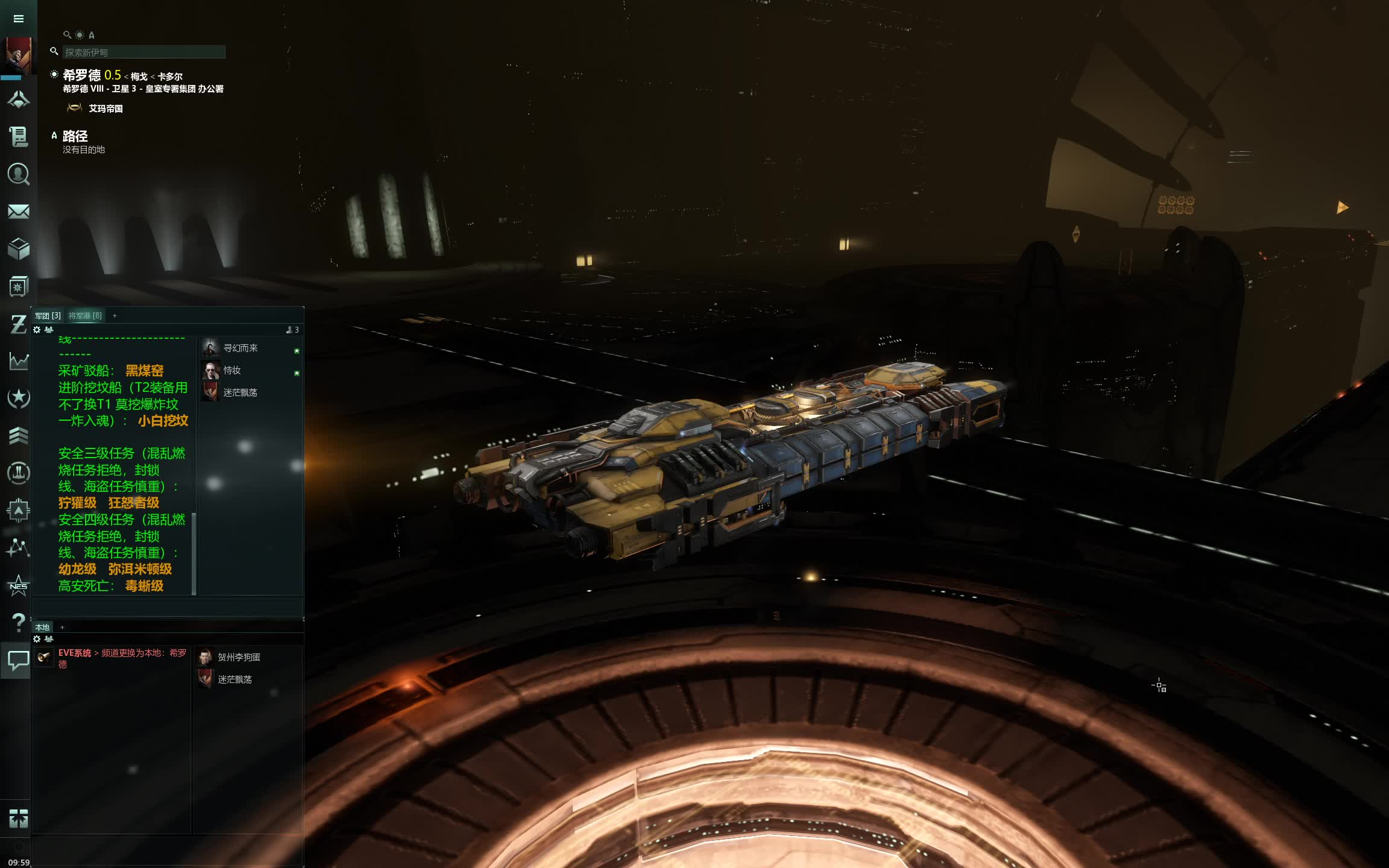1389x868 pixels.
Task: Open the market graph icon
Action: 19,360
